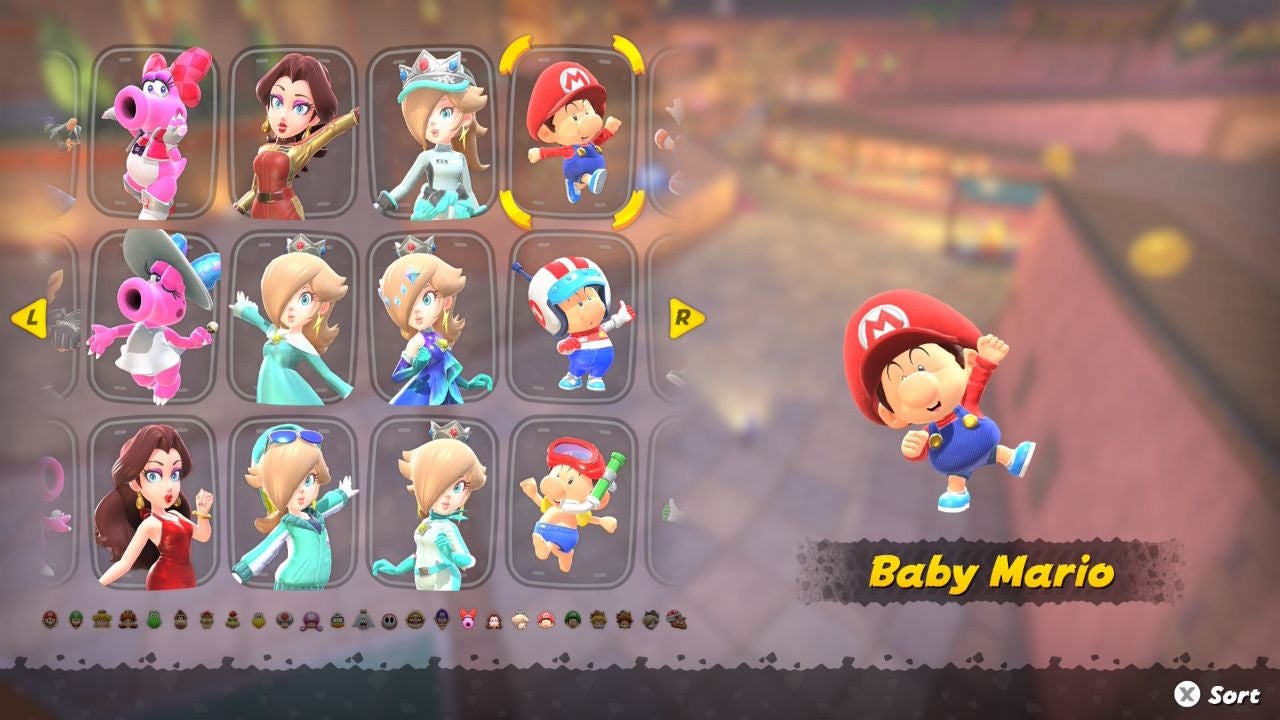This screenshot has height=720, width=1280.
Task: Select the Shy Guy head icon
Action: click(x=388, y=620)
